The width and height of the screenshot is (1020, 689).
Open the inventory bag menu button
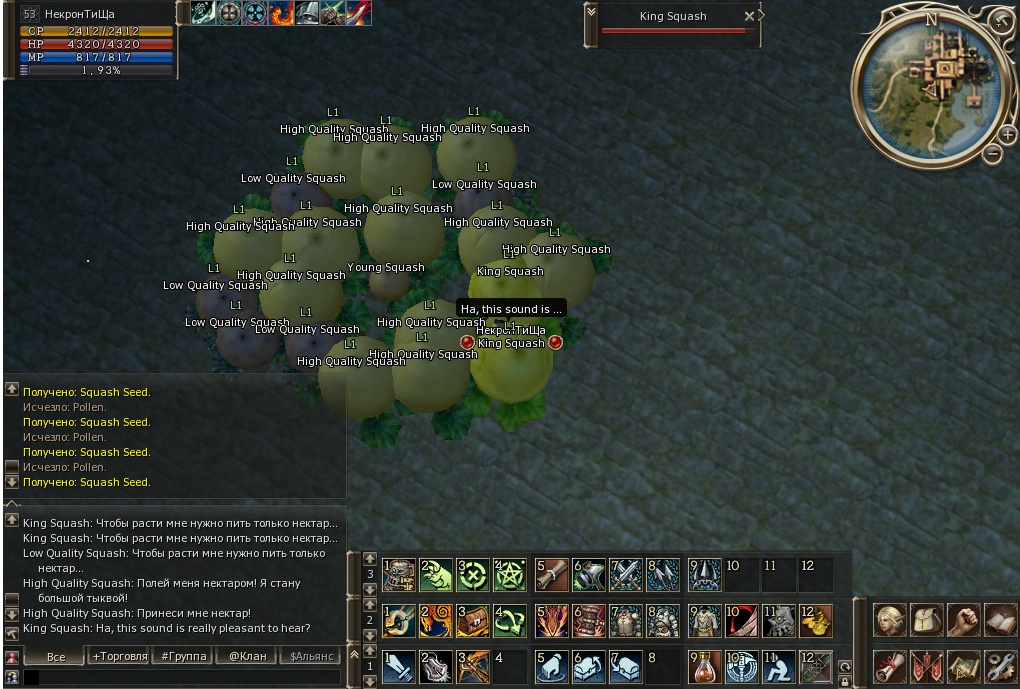click(926, 620)
